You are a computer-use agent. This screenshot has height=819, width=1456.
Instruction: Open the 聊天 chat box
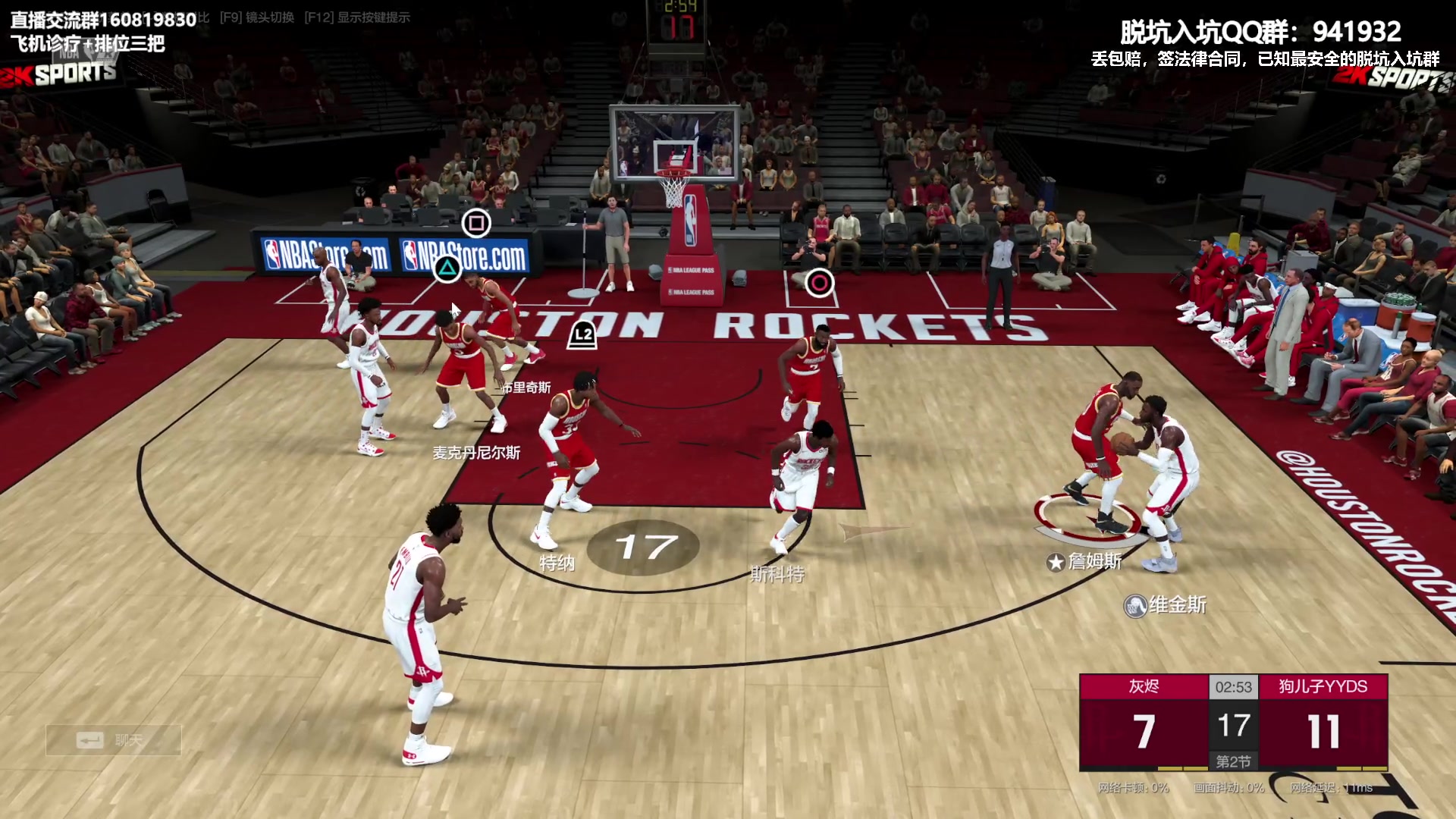tap(113, 739)
